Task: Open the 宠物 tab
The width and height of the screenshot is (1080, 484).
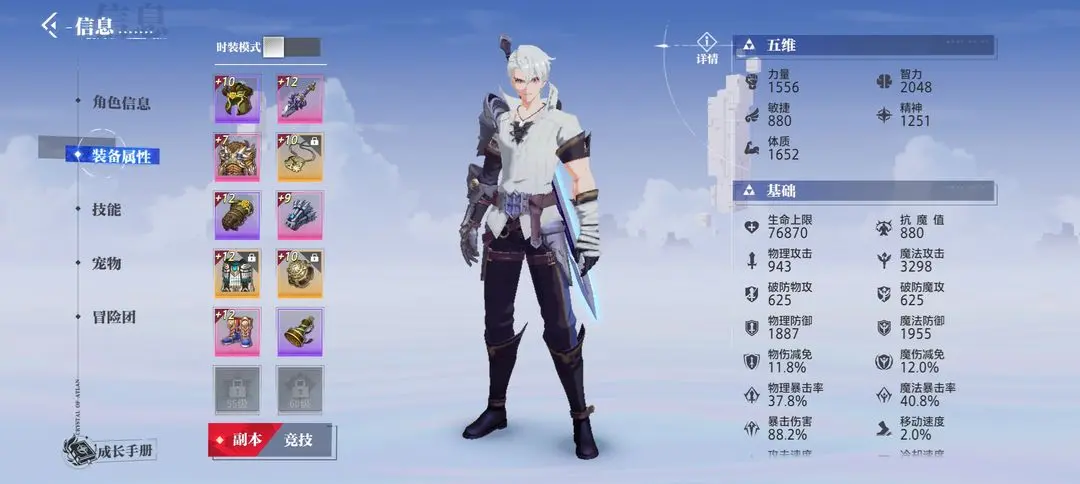Action: [107, 263]
